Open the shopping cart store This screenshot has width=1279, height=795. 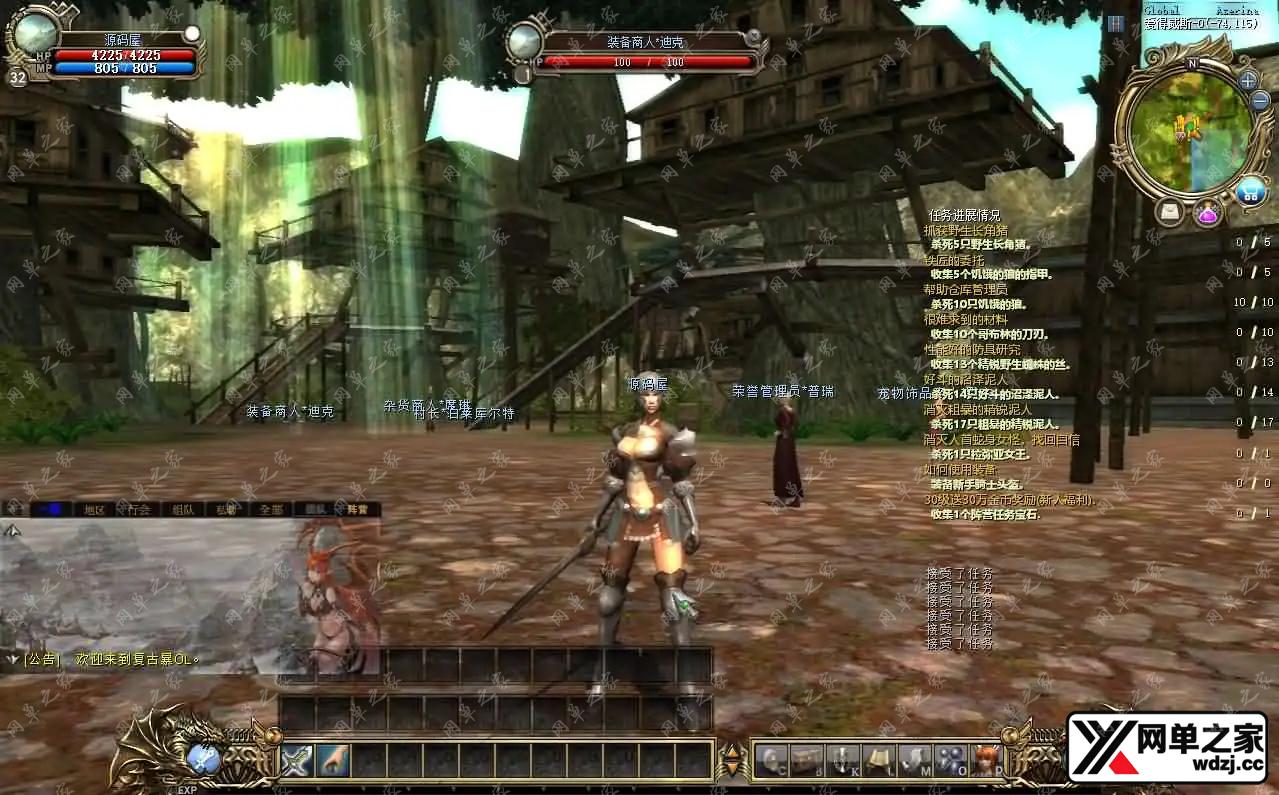1249,191
